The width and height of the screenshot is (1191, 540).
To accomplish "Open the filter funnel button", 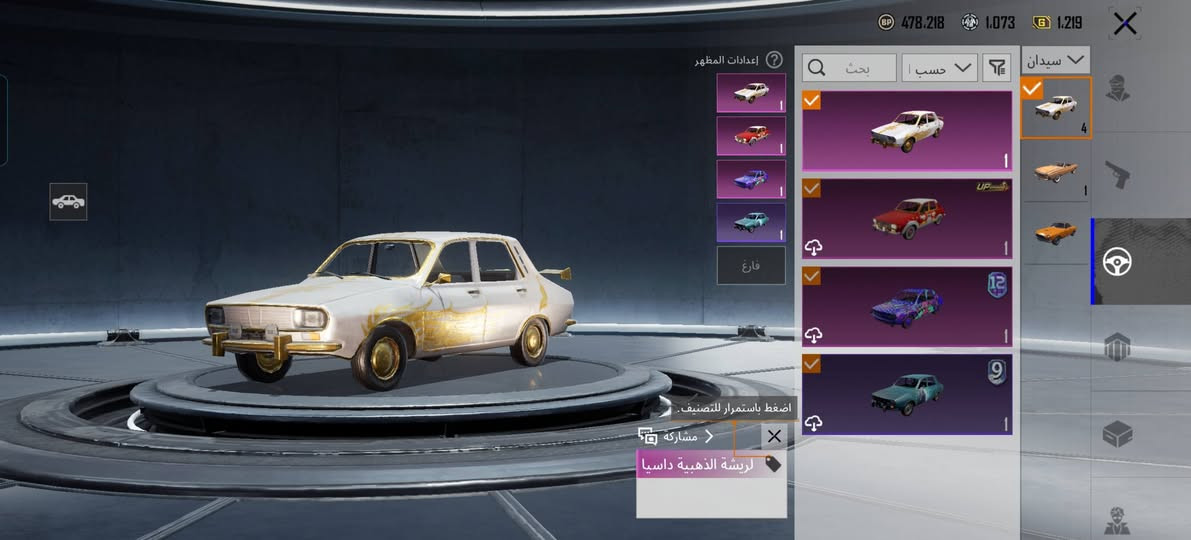I will [997, 68].
